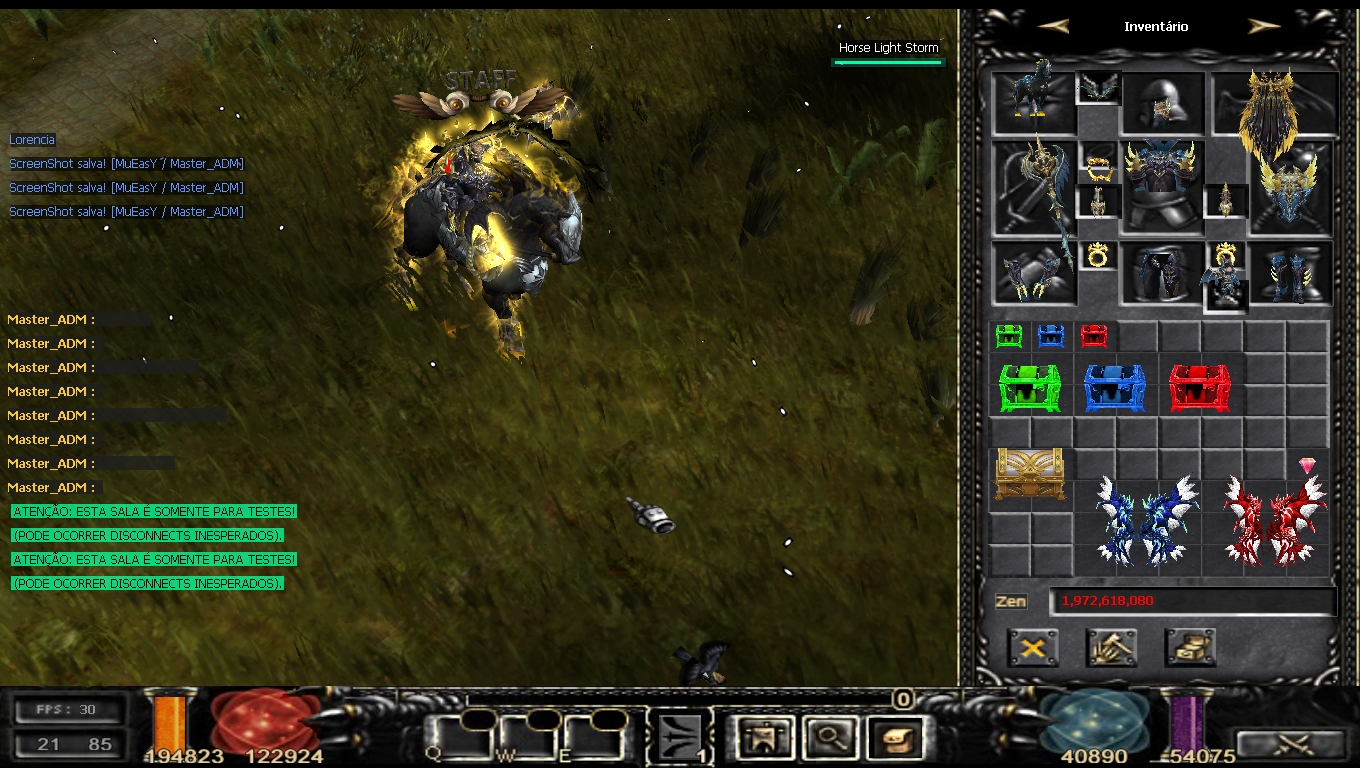Screen dimensions: 1360x768
Task: Select the equipped shield slot
Action: [x=1290, y=187]
